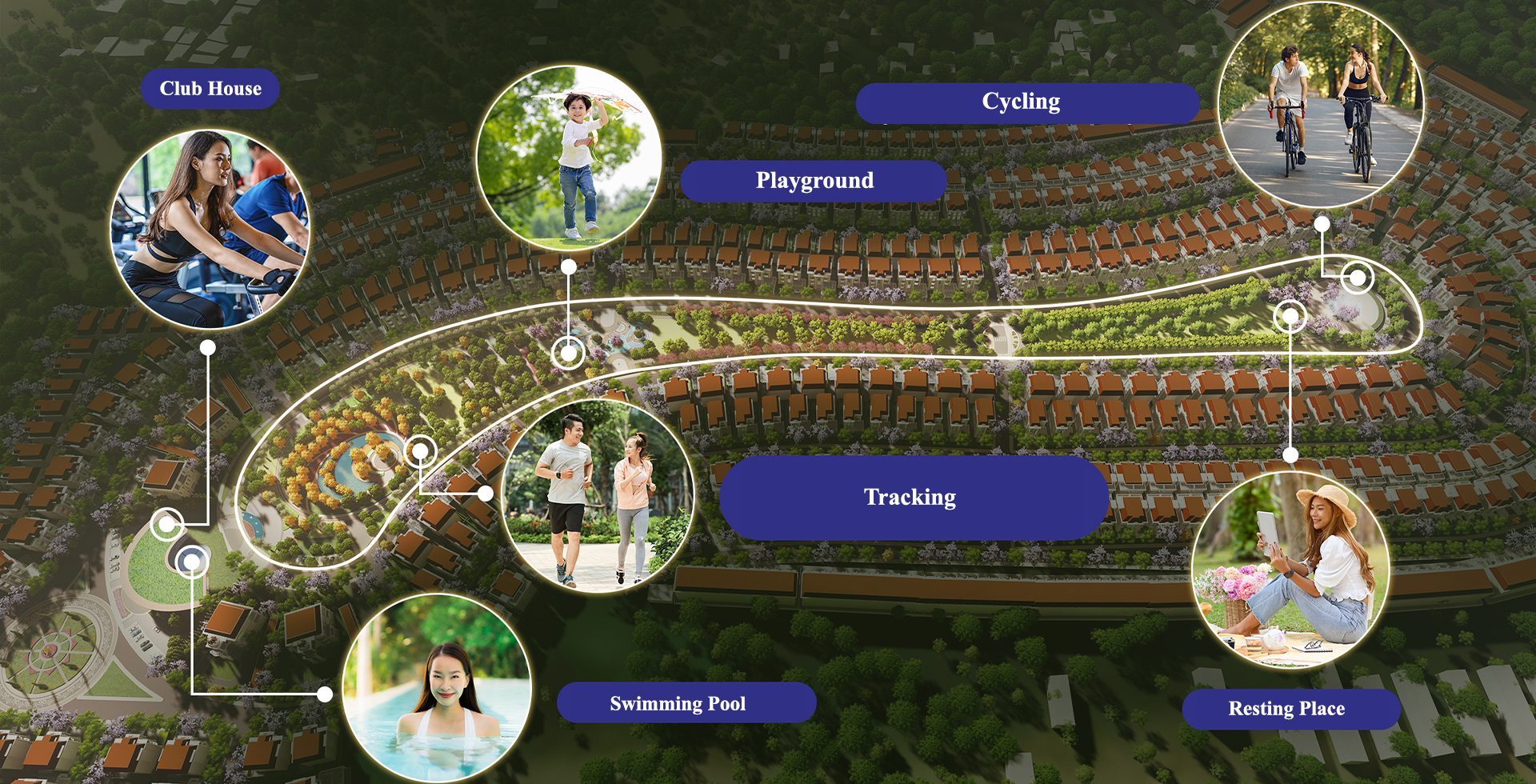Click the Tracking label

click(912, 498)
